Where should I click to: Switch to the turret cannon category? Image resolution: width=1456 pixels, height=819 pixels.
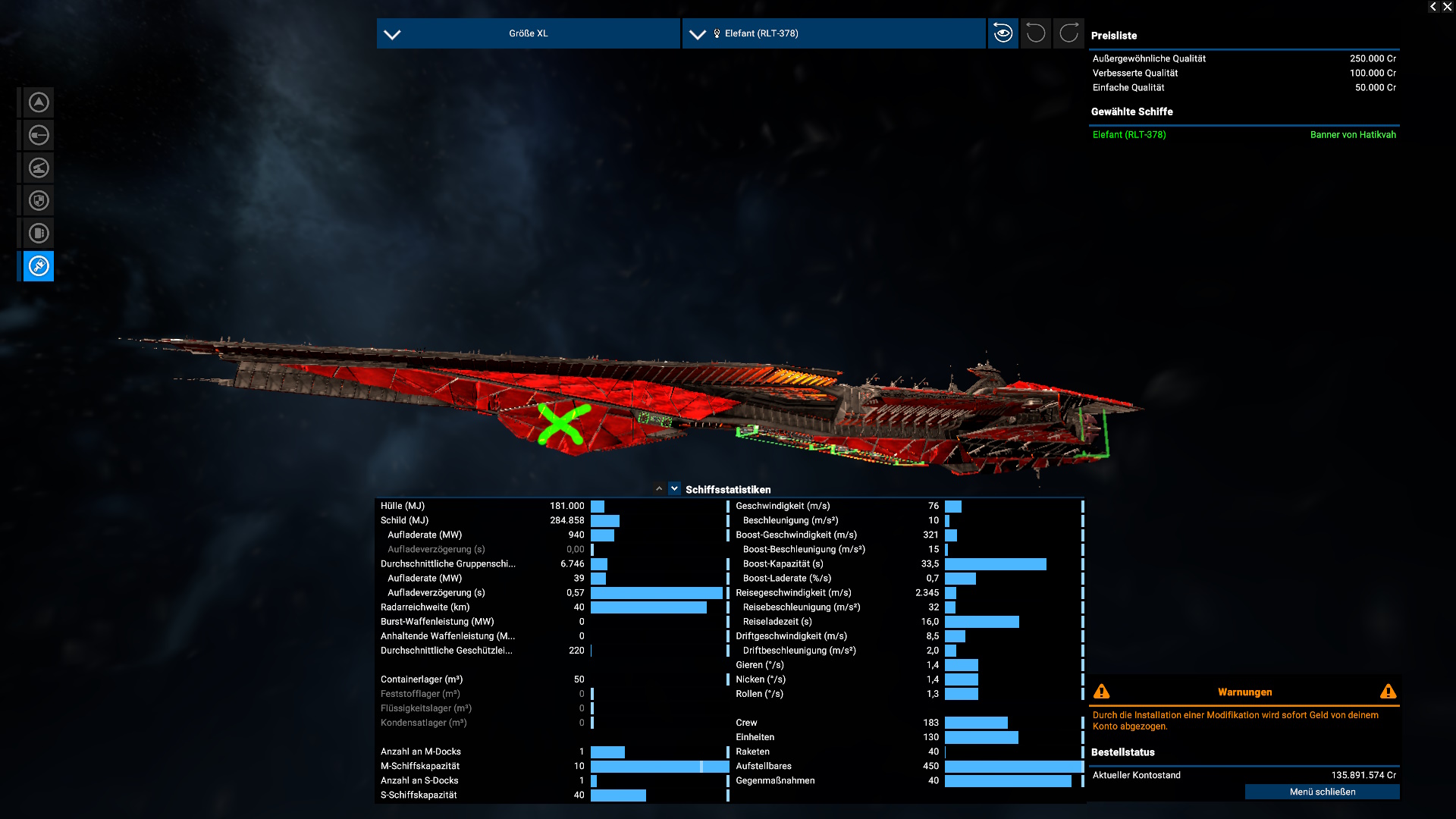coord(39,168)
